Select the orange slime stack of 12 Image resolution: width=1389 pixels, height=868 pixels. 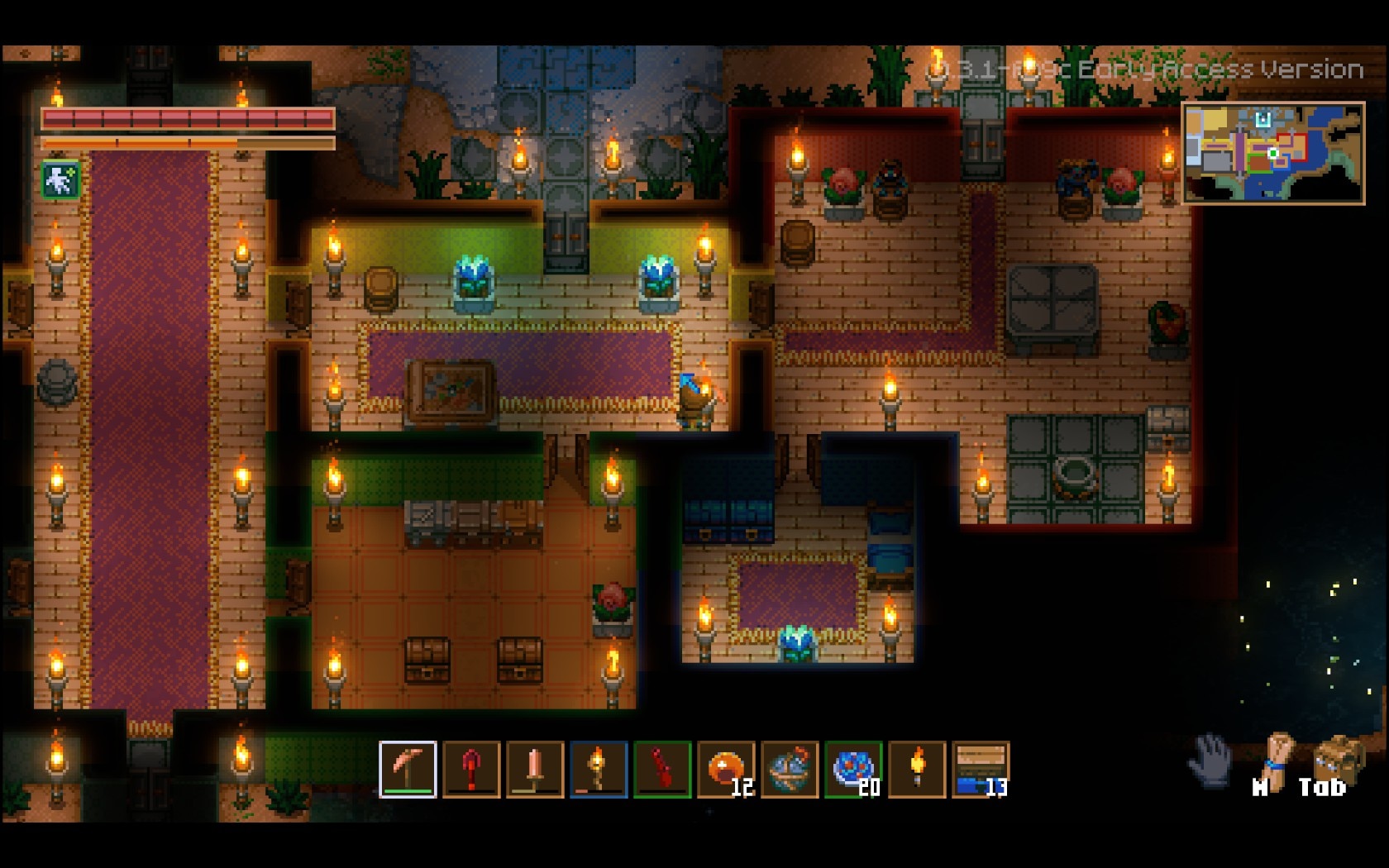726,769
